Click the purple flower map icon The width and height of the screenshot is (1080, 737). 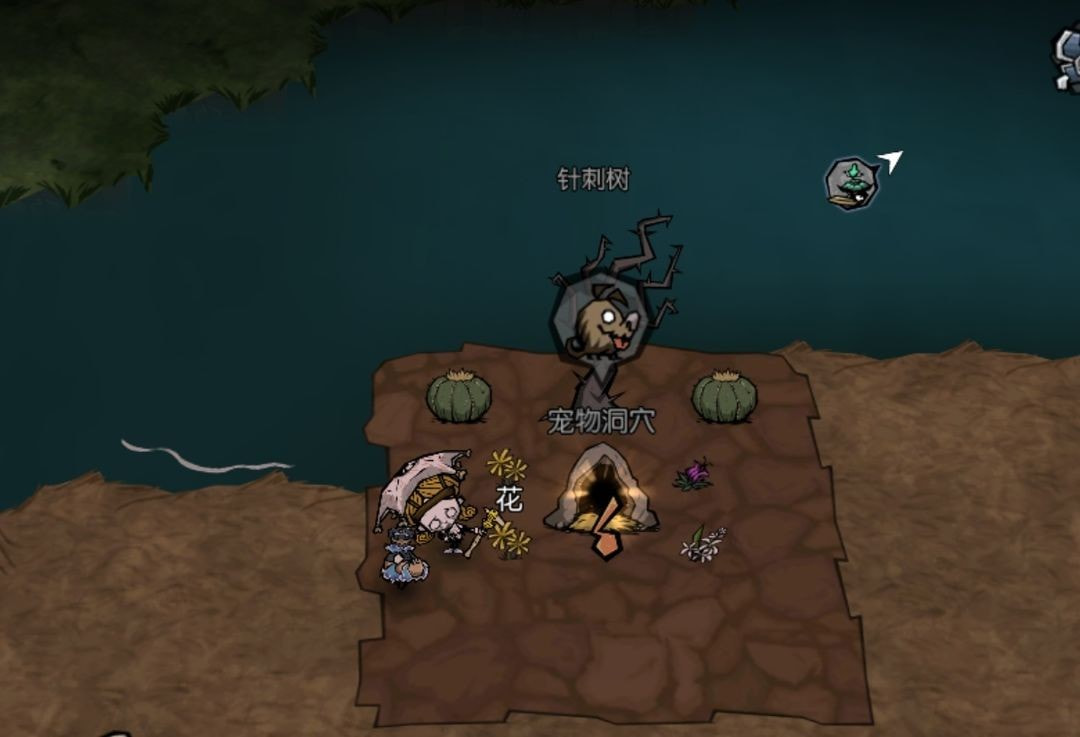point(694,474)
